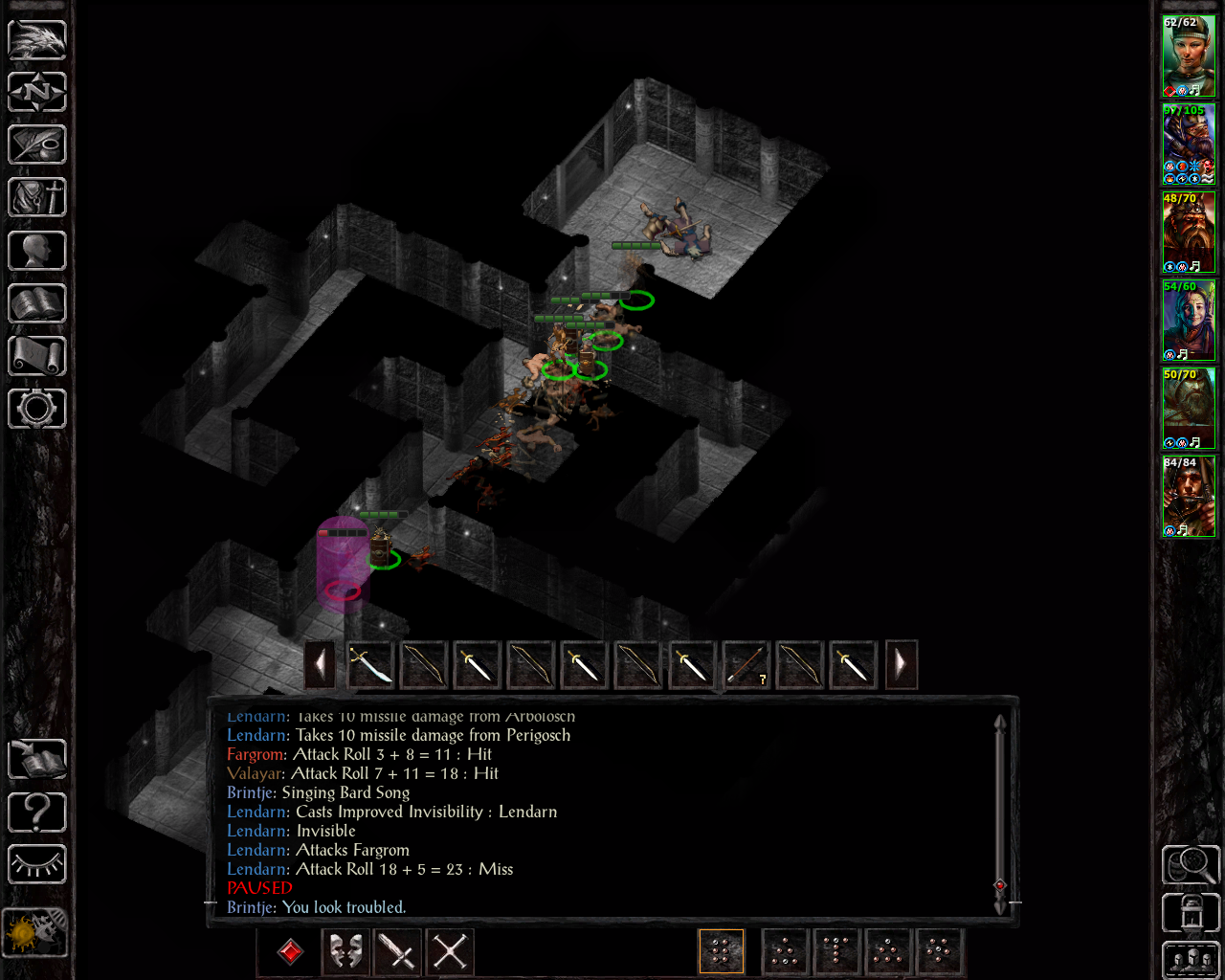1225x980 pixels.
Task: Select the staff with question mark slot
Action: (746, 664)
